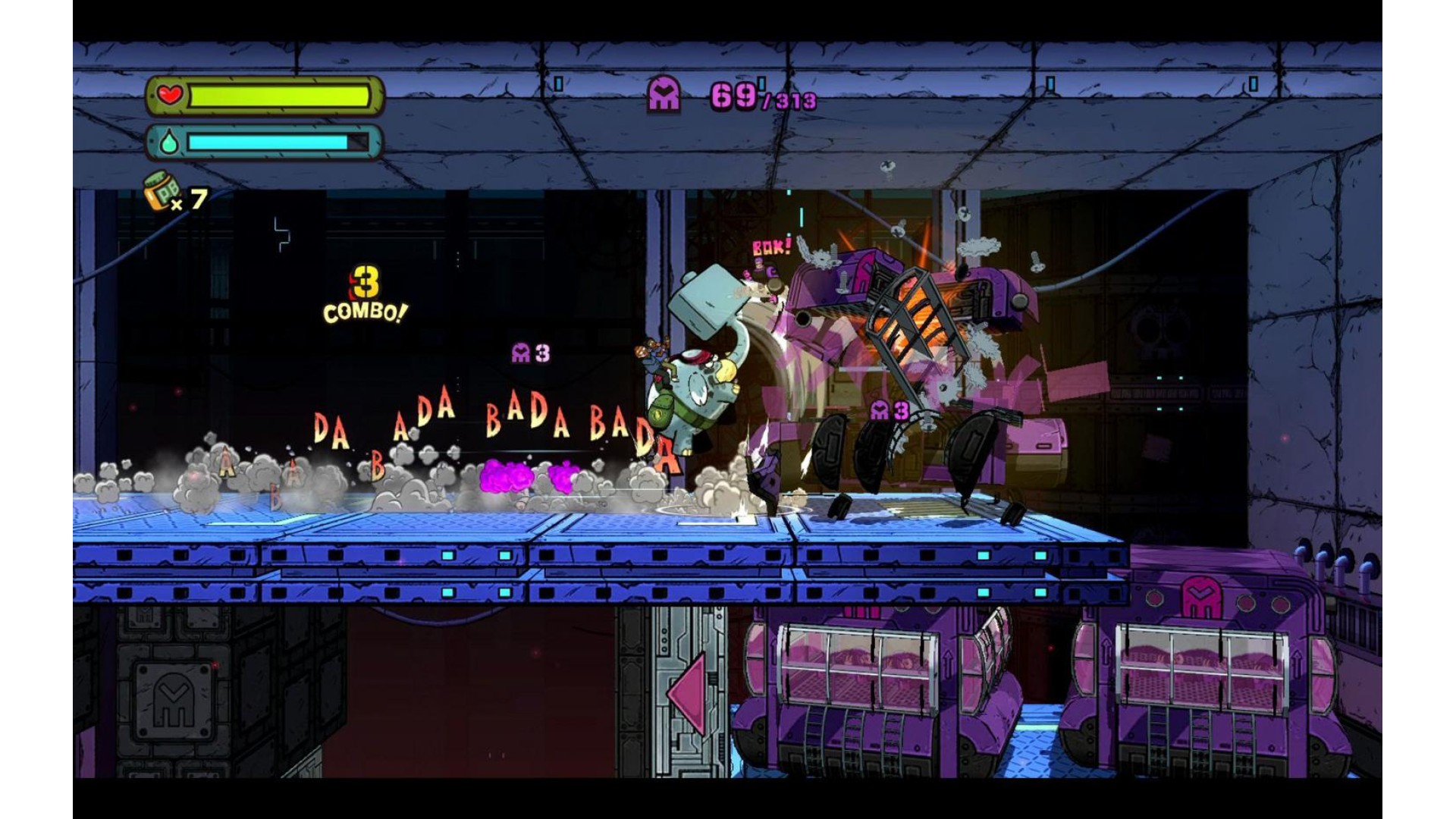The width and height of the screenshot is (1456, 819).
Task: Click the red heart health icon
Action: [x=170, y=96]
